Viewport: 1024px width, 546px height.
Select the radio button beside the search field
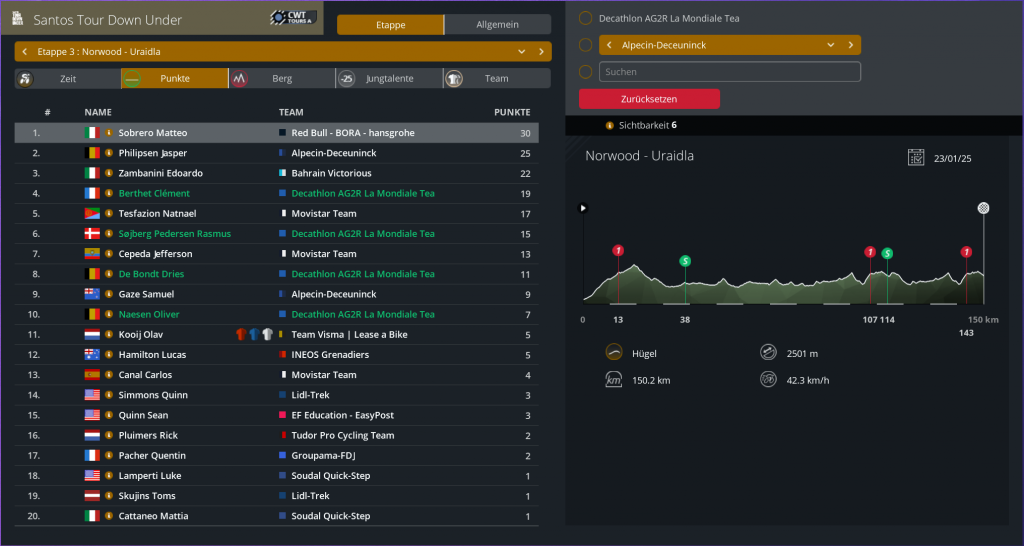(x=585, y=72)
